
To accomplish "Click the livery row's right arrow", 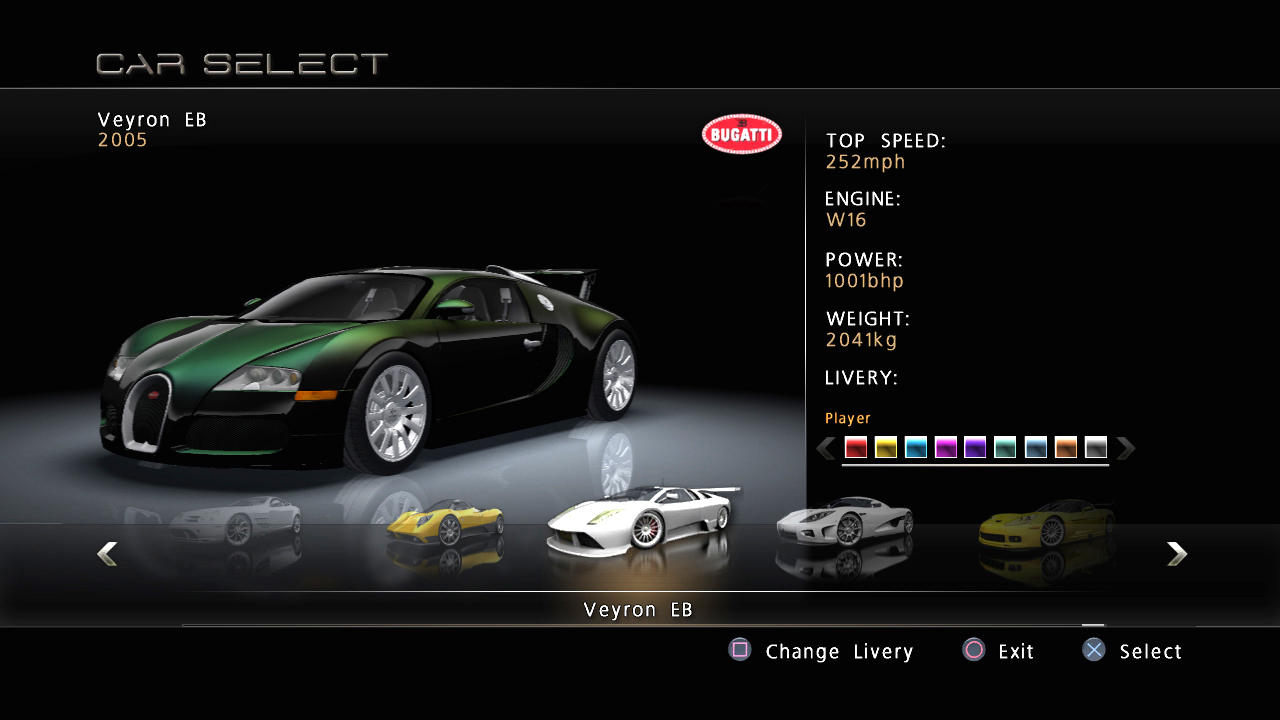I will pos(1126,448).
